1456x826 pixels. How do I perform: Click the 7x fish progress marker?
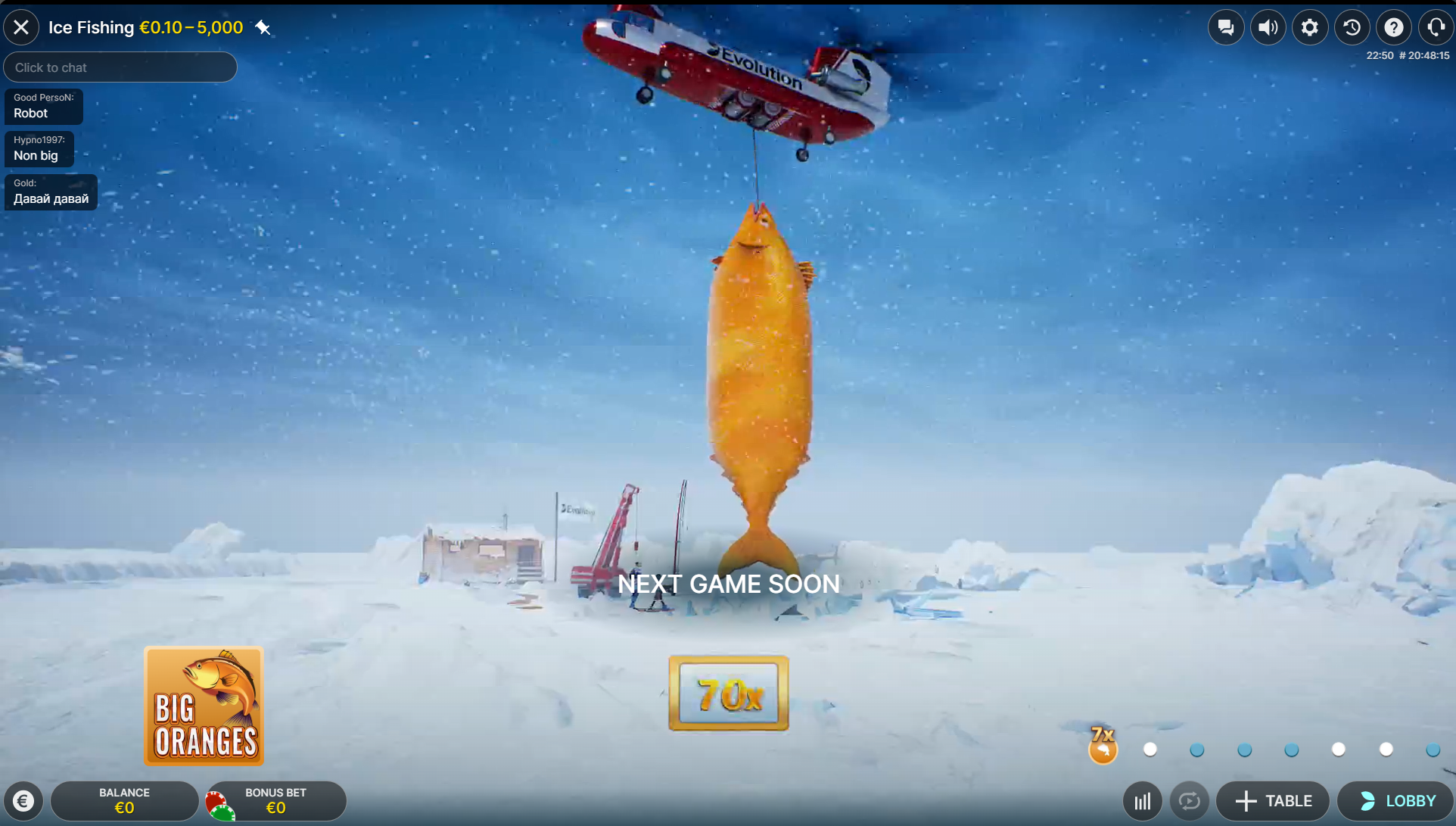1103,748
